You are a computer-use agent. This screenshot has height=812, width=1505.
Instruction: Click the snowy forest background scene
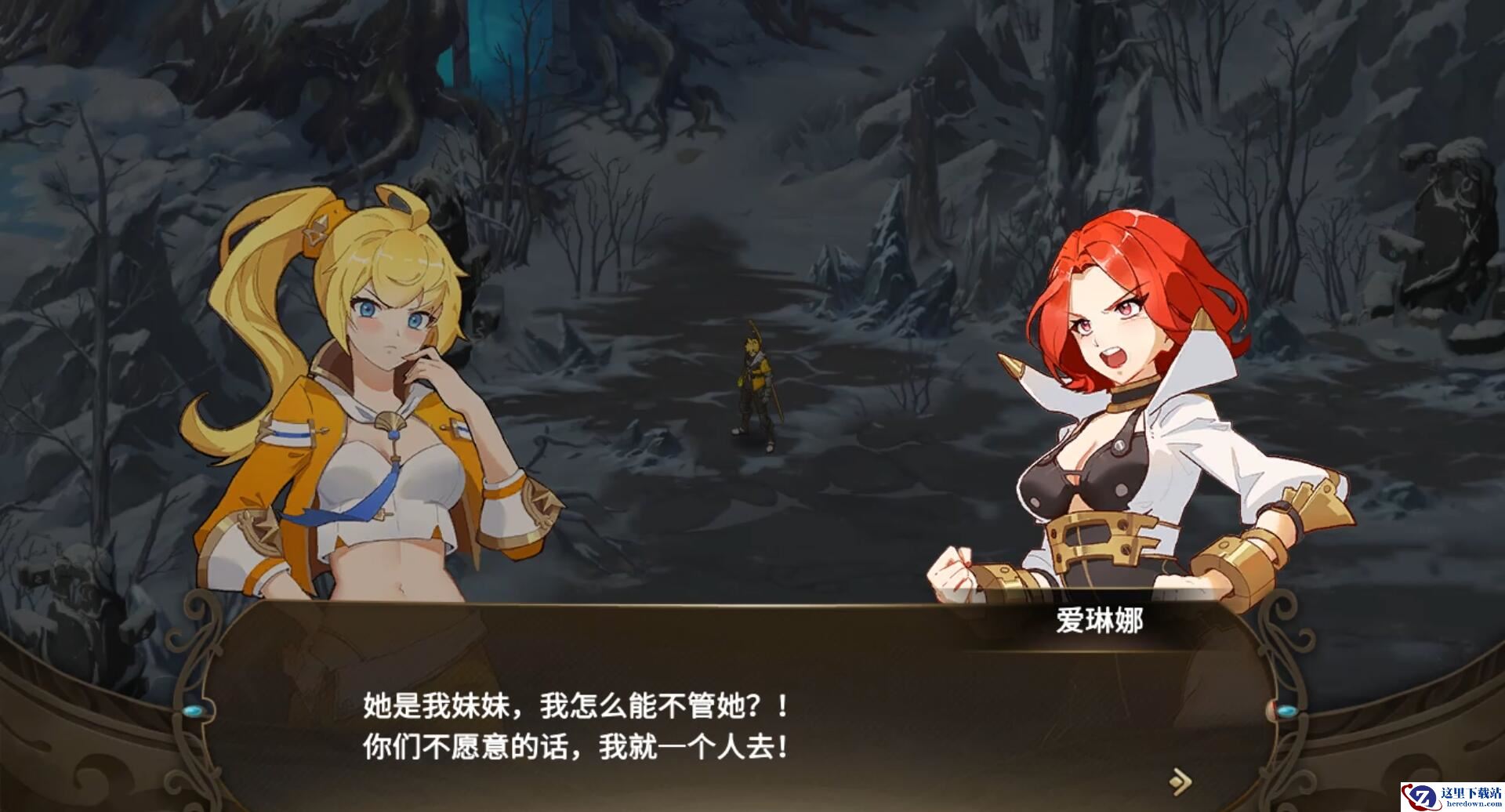(x=784, y=157)
